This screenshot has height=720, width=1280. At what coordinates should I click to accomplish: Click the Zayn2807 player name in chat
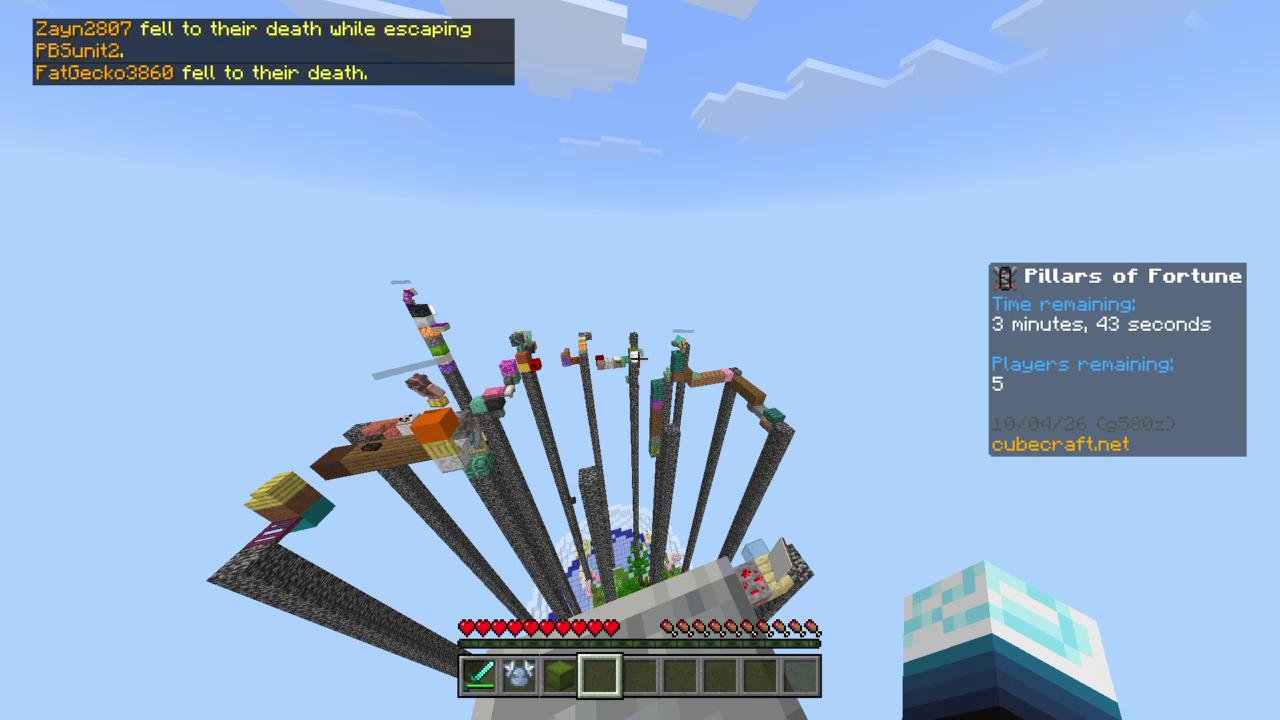(82, 29)
